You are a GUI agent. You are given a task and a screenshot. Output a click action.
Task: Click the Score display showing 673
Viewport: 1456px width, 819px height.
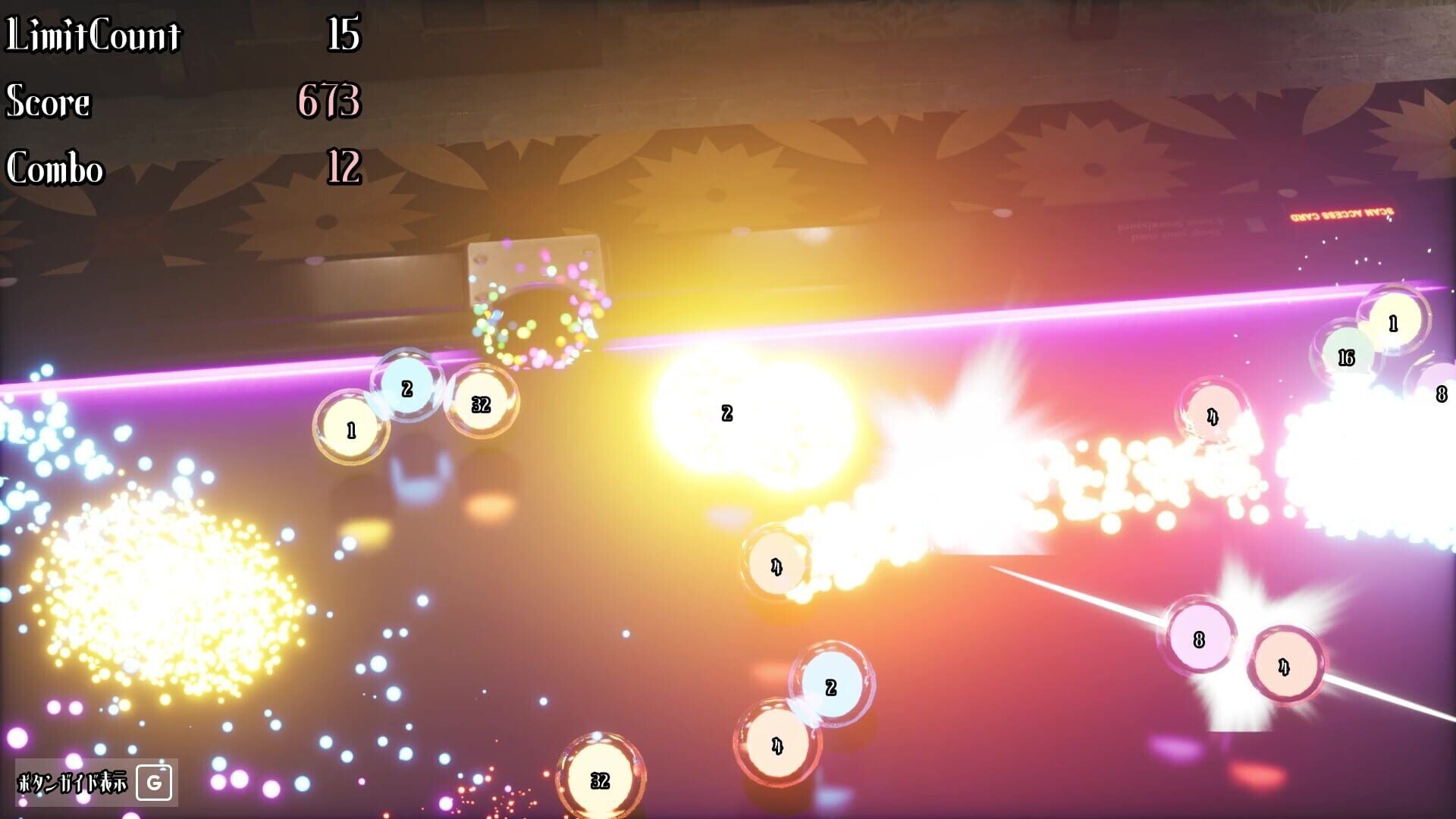pyautogui.click(x=330, y=102)
